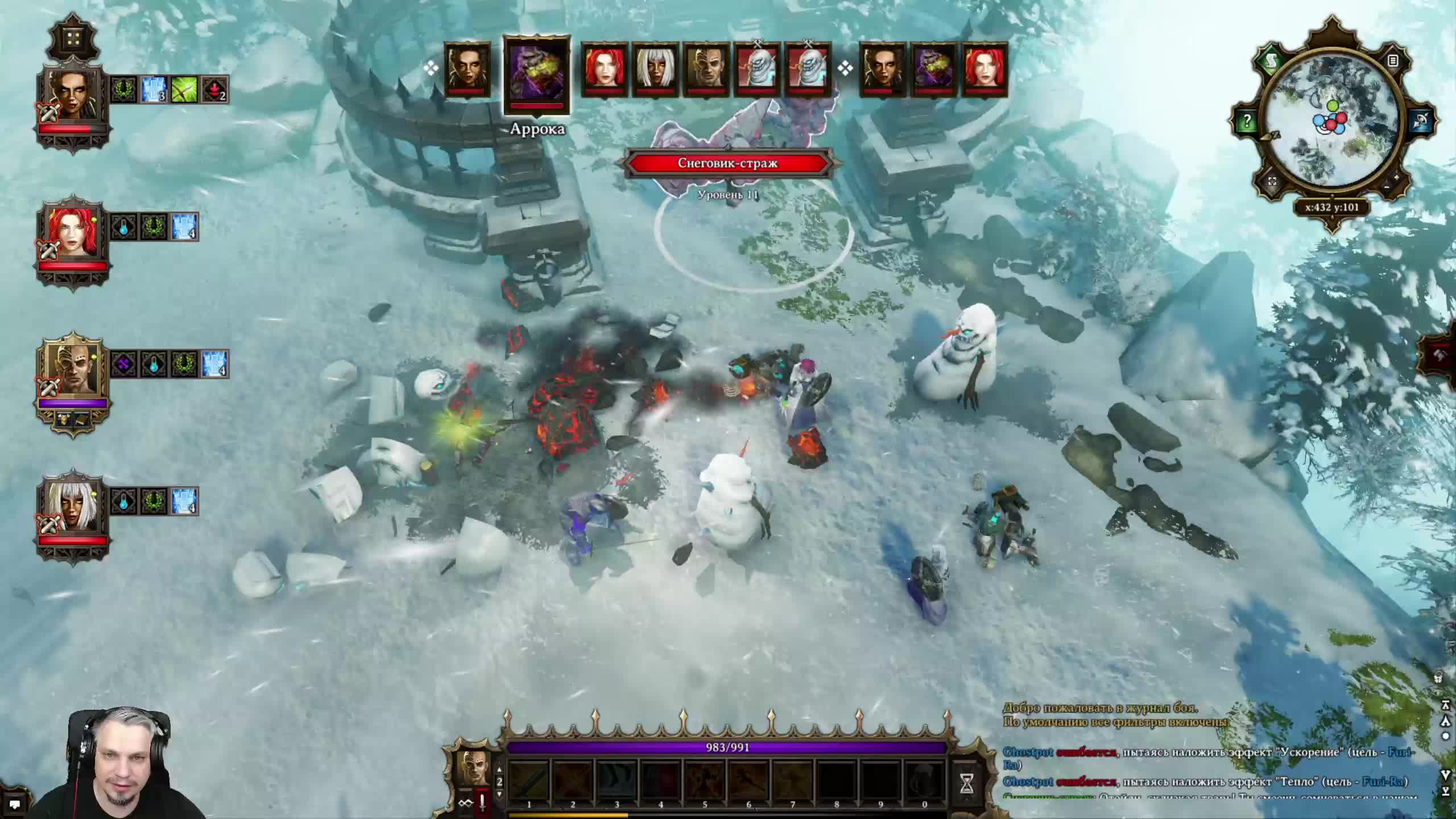1456x819 pixels.
Task: End turn with the hourglass button
Action: (x=966, y=784)
